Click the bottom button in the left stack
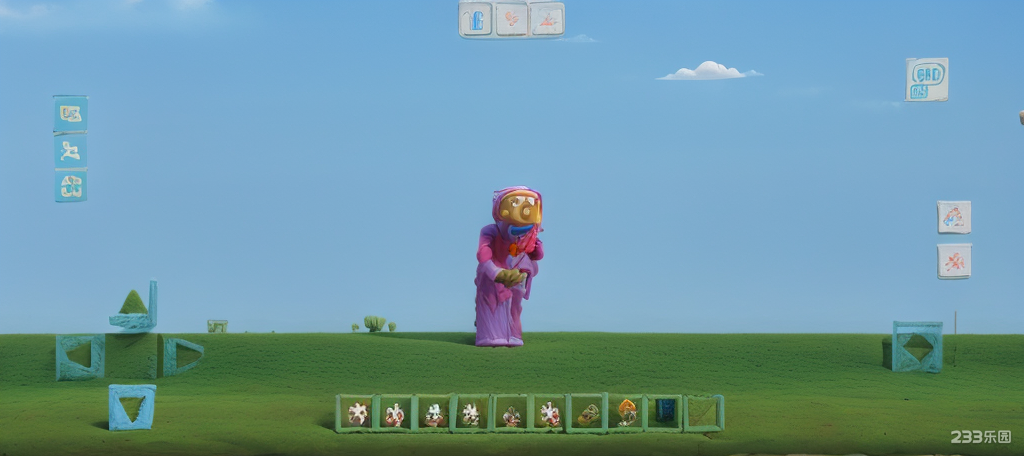 coord(70,186)
